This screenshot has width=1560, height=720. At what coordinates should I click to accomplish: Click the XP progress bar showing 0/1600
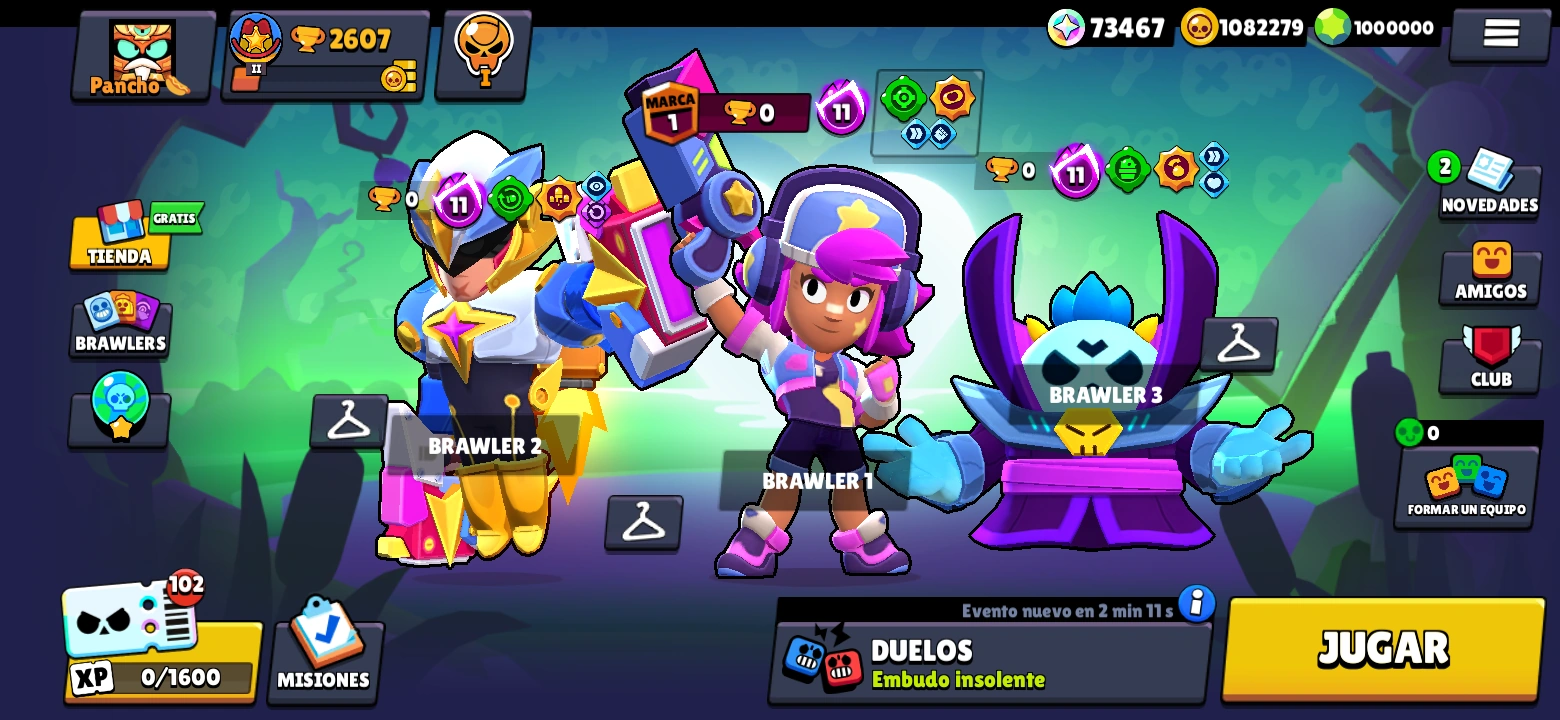point(160,677)
